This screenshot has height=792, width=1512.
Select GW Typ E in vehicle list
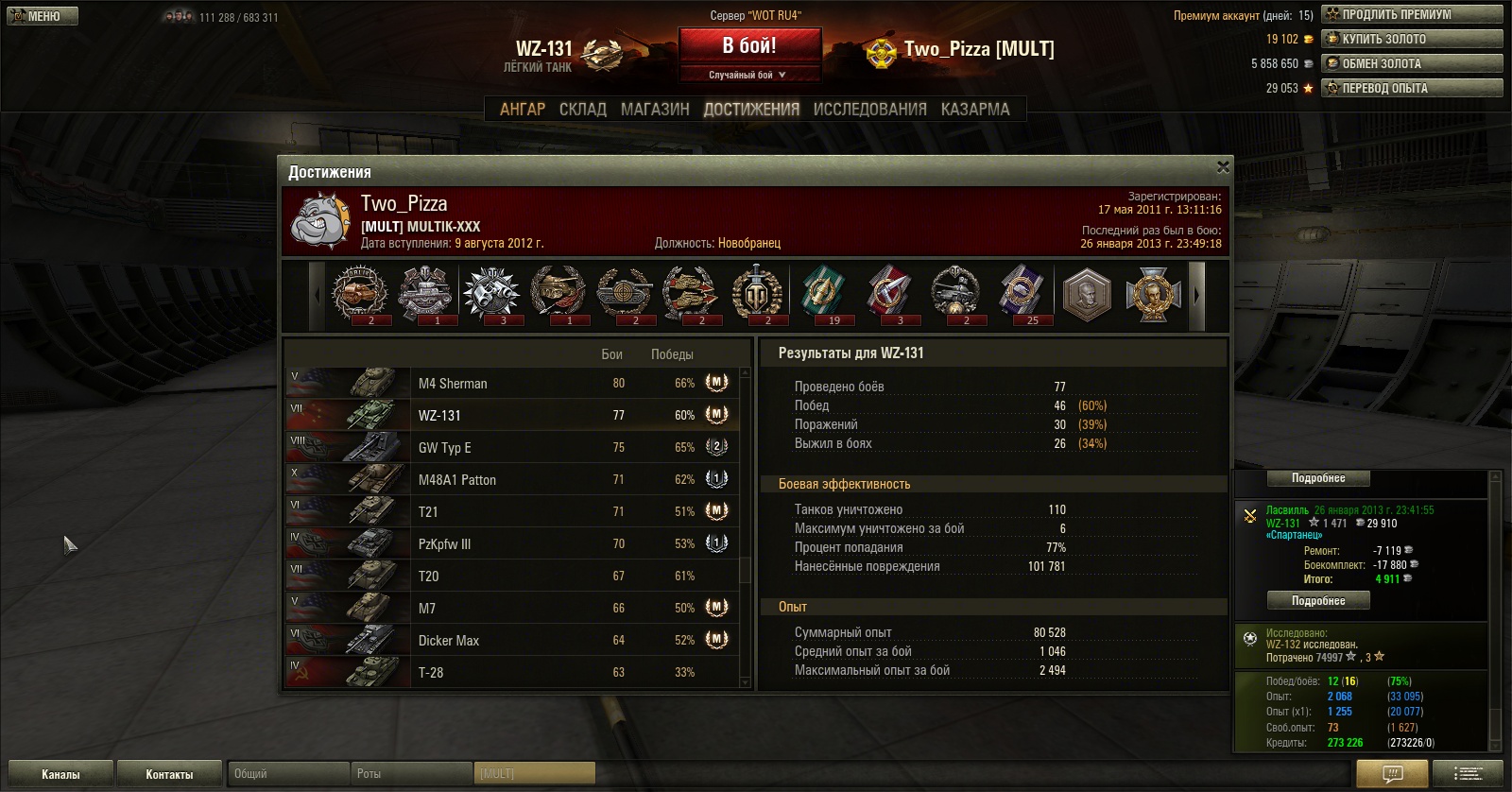click(x=510, y=448)
